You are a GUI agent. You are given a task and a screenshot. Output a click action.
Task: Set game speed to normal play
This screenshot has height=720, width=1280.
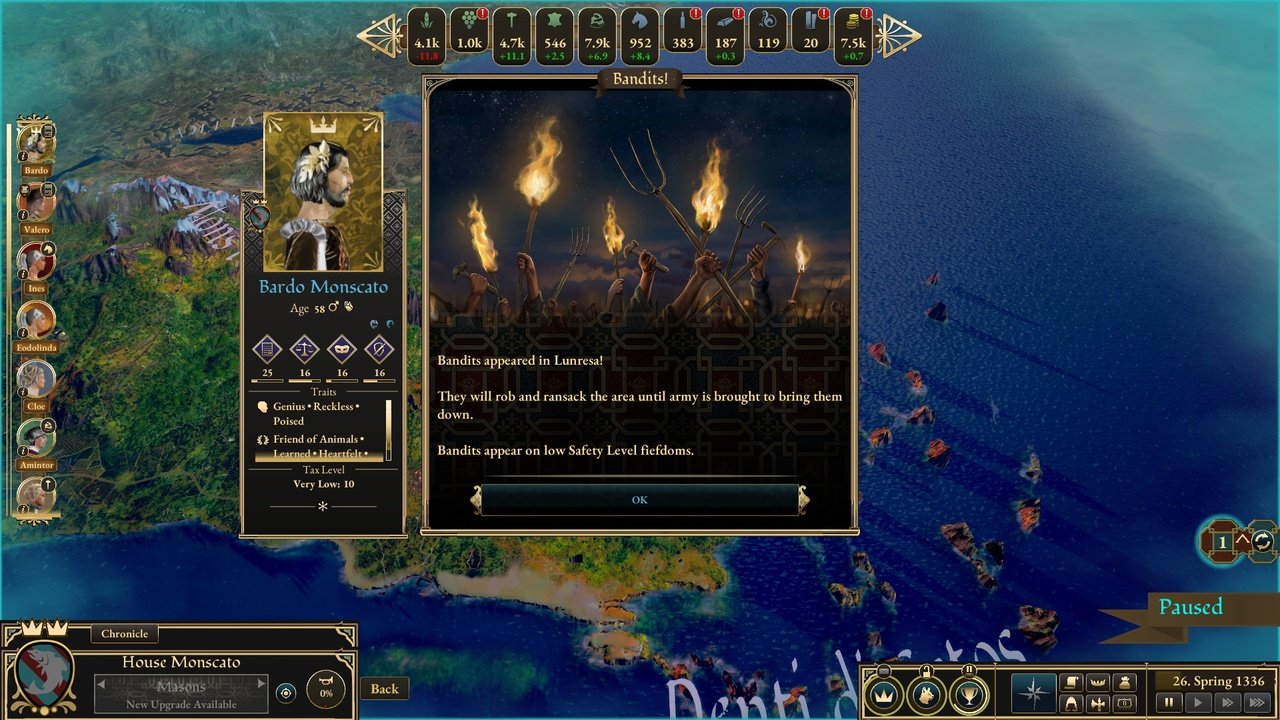click(x=1196, y=703)
